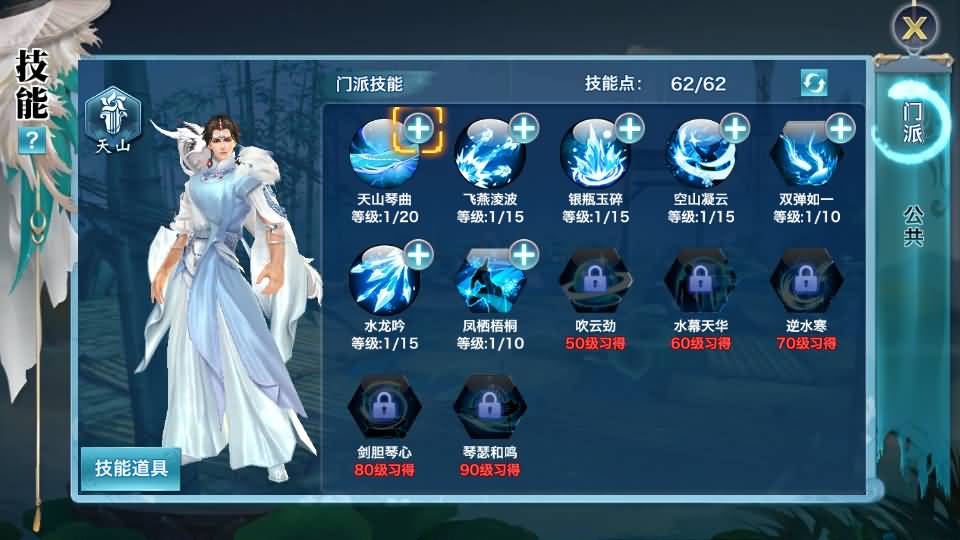The height and width of the screenshot is (540, 960).
Task: Inspect the locked 剑胆琴心 skill
Action: (x=381, y=405)
